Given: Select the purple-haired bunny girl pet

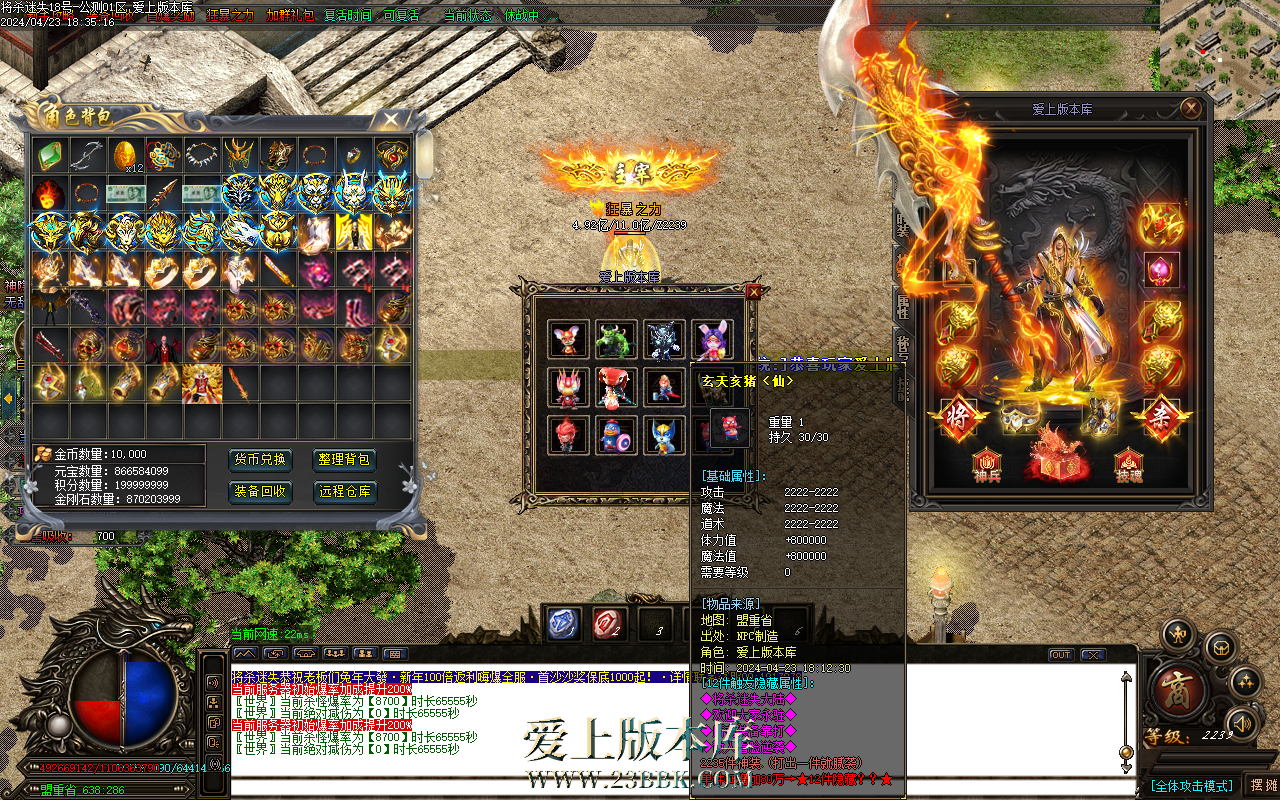Looking at the screenshot, I should (x=712, y=340).
